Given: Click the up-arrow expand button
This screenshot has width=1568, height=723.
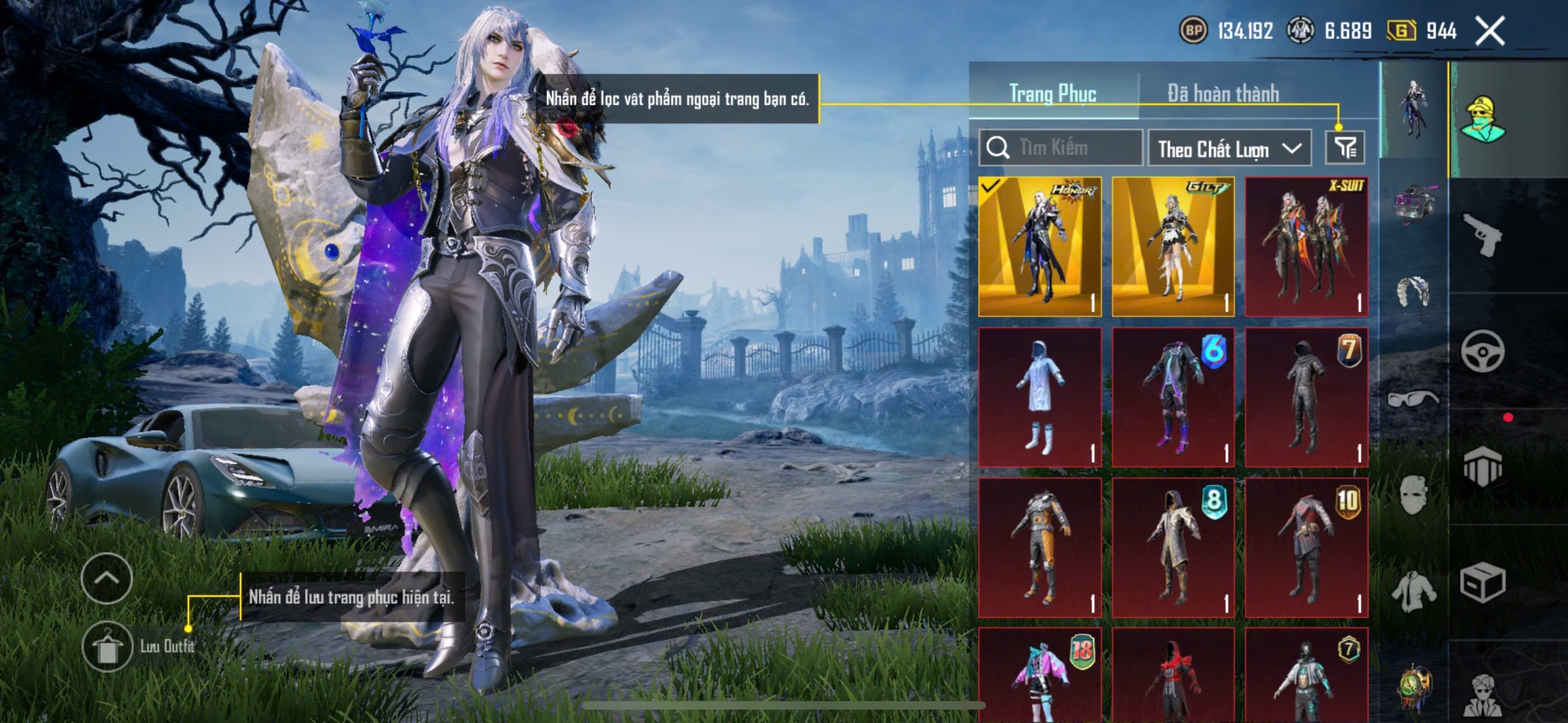Looking at the screenshot, I should (x=107, y=578).
